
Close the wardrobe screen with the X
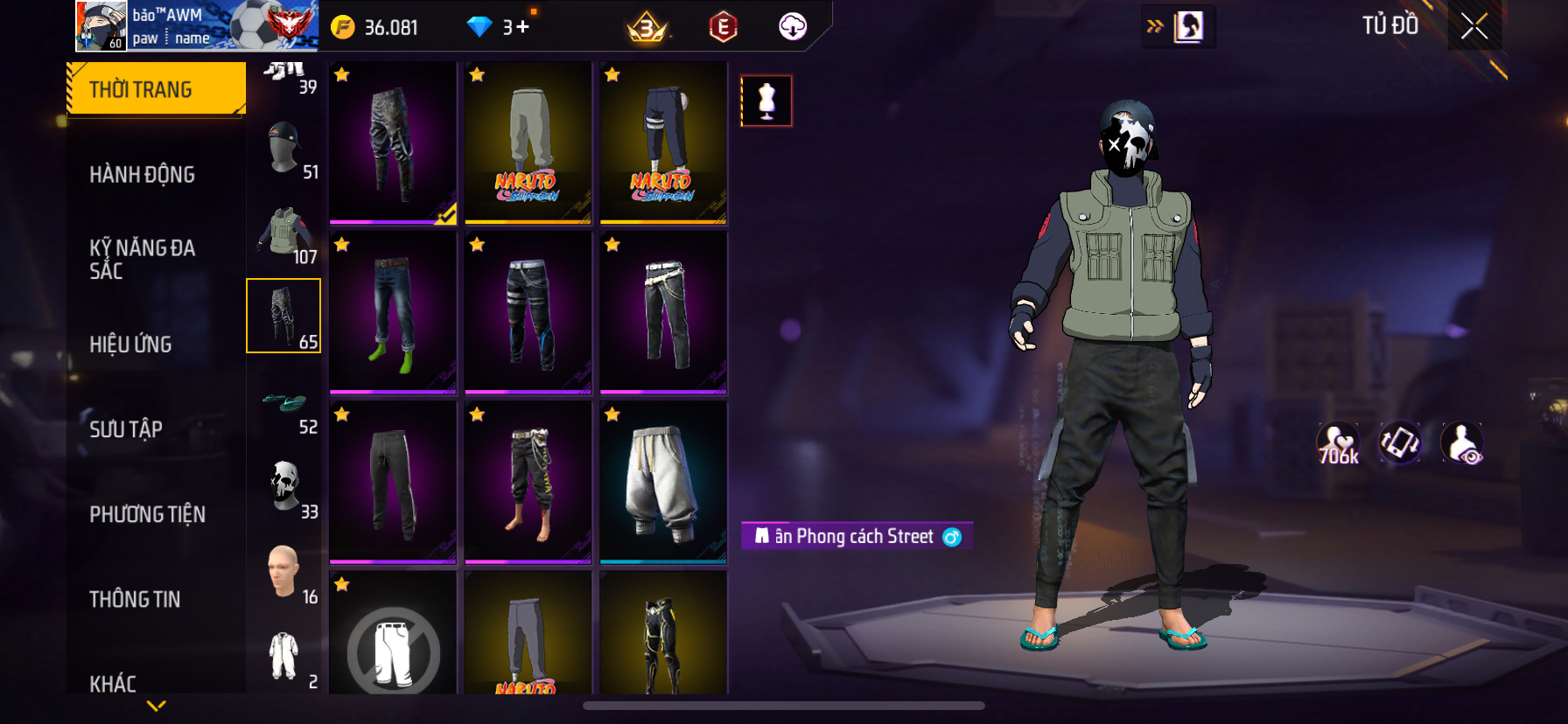tap(1474, 27)
